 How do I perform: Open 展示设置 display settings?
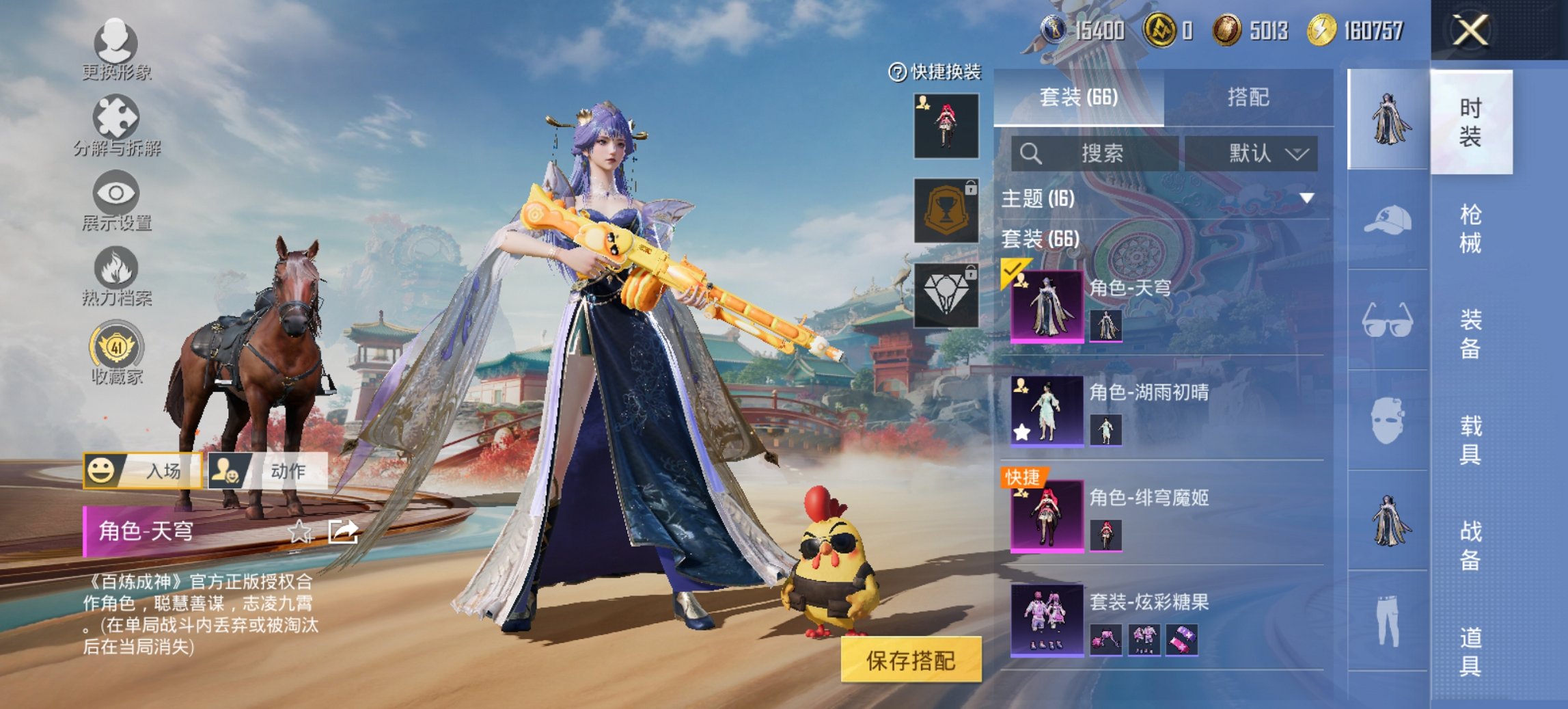[x=115, y=200]
